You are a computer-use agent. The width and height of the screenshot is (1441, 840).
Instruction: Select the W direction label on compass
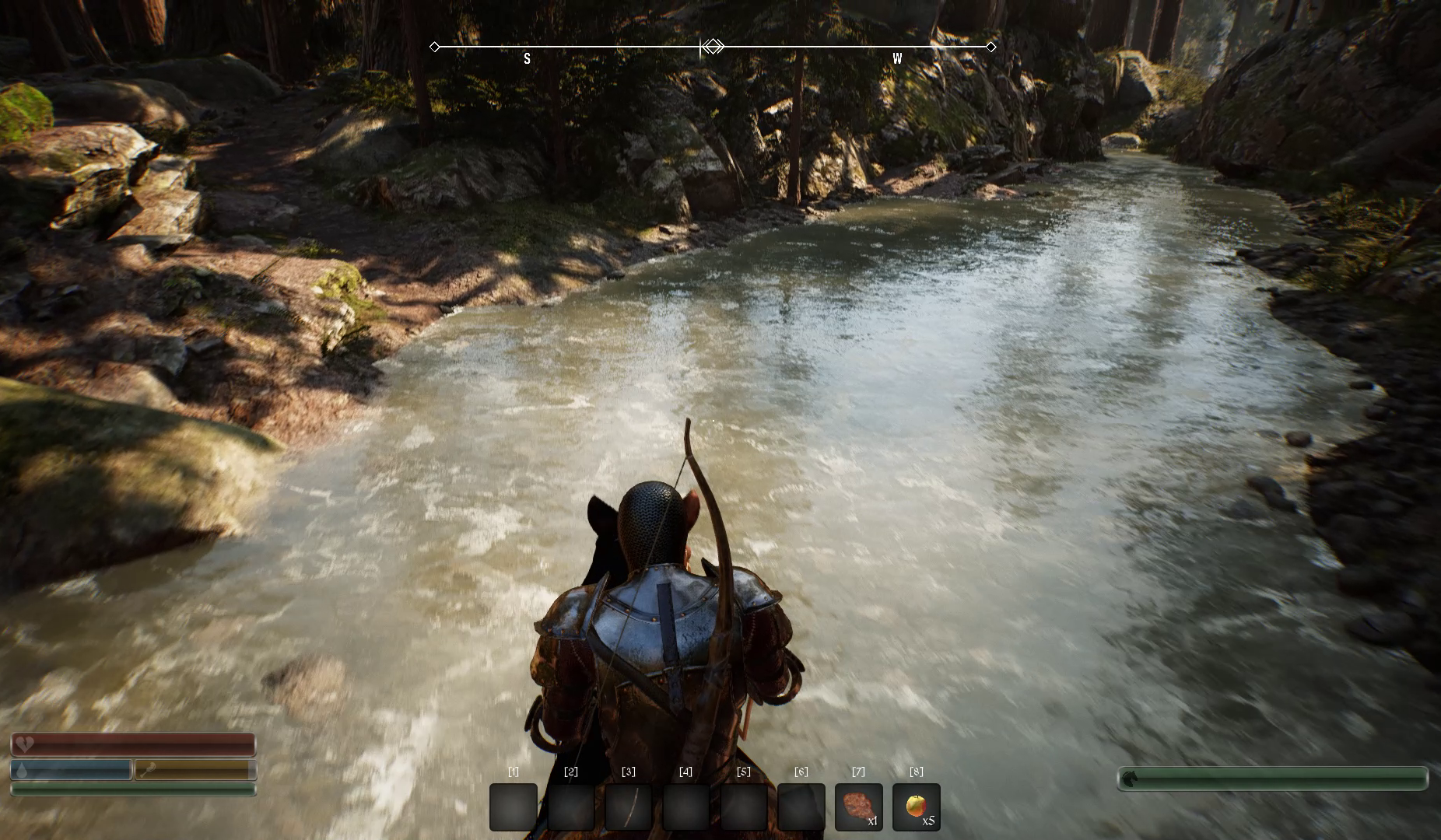[x=897, y=58]
